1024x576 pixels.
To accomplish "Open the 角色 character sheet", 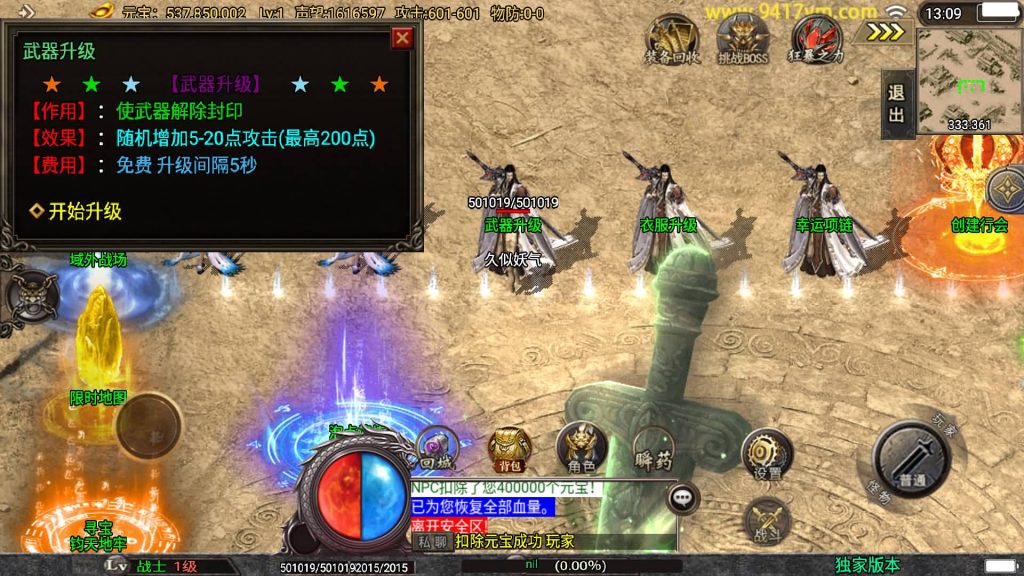I will point(580,449).
